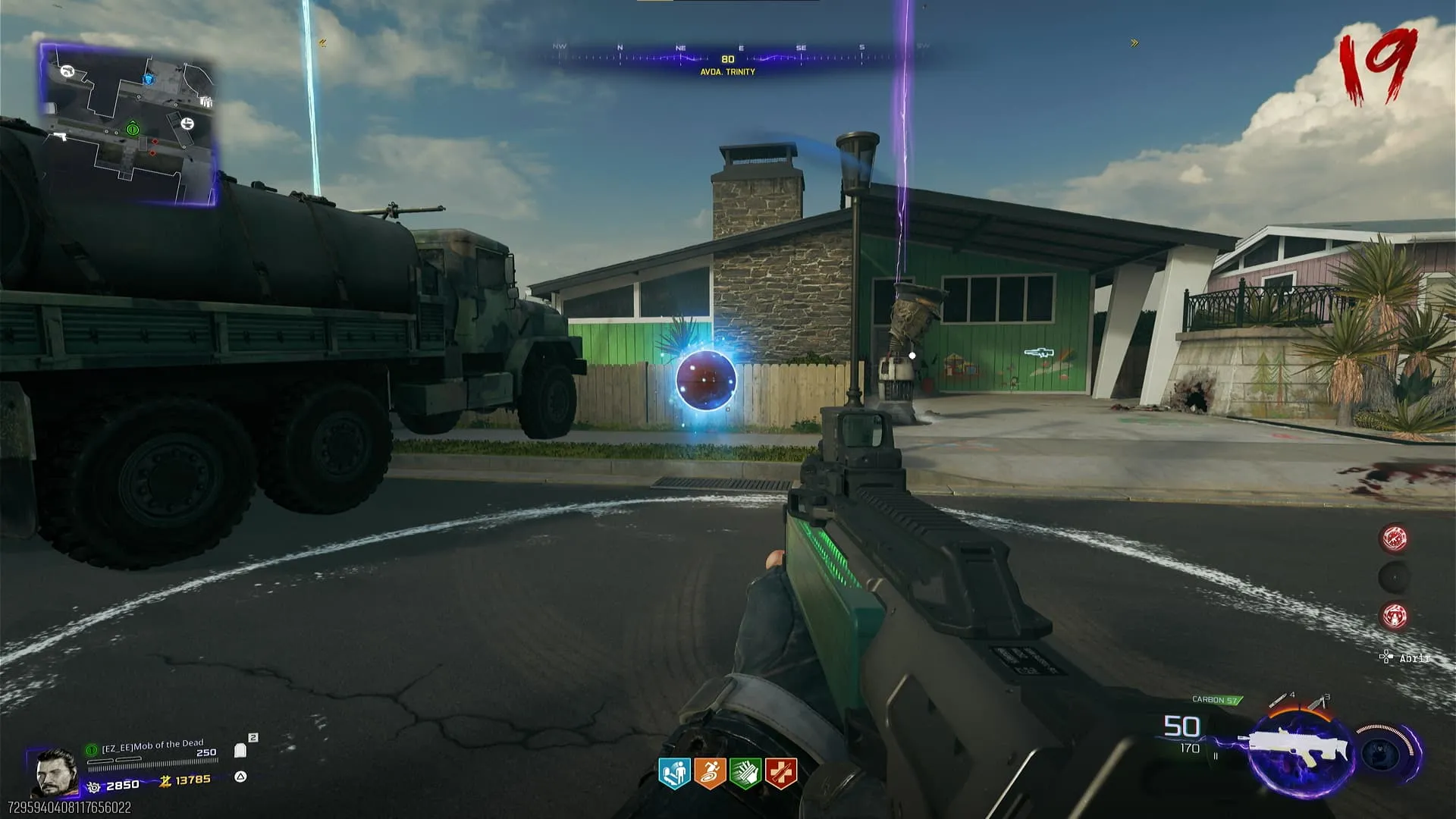The width and height of the screenshot is (1456, 819).
Task: Choose the empty dark gobblegum slot
Action: pos(1394,578)
